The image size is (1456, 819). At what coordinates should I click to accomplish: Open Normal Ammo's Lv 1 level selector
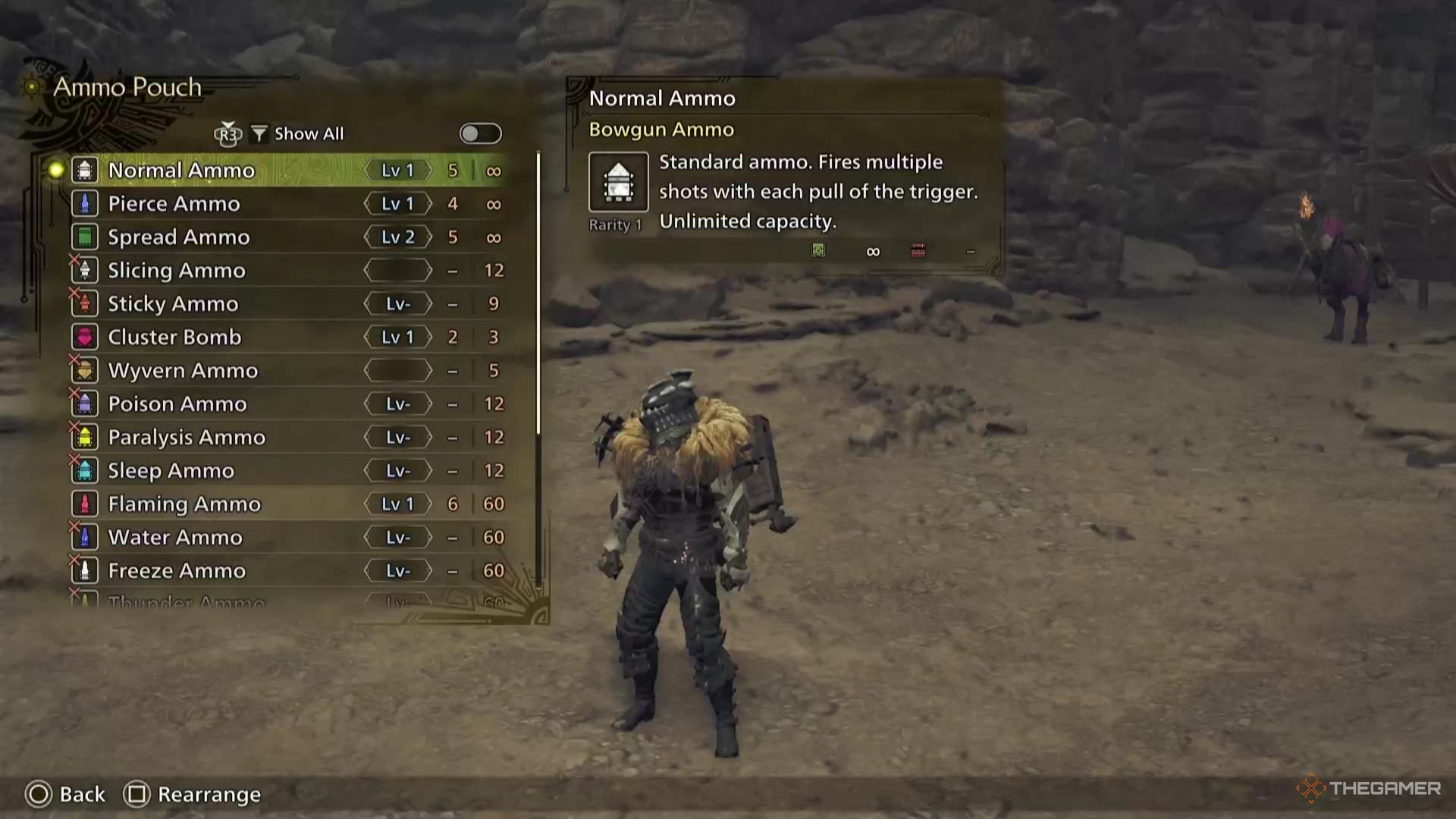[397, 170]
